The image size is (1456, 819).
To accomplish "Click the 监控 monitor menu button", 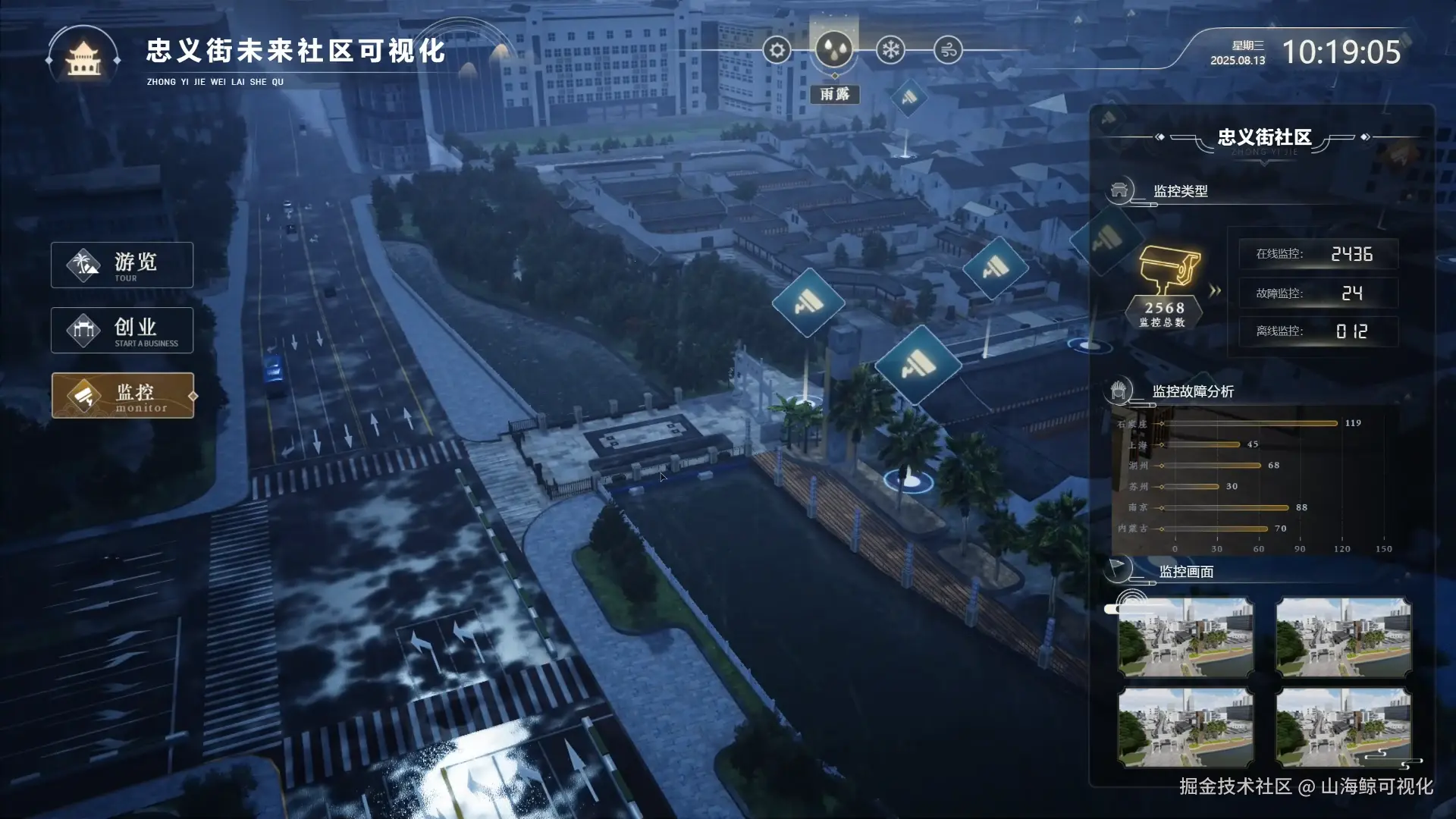I will tap(123, 395).
